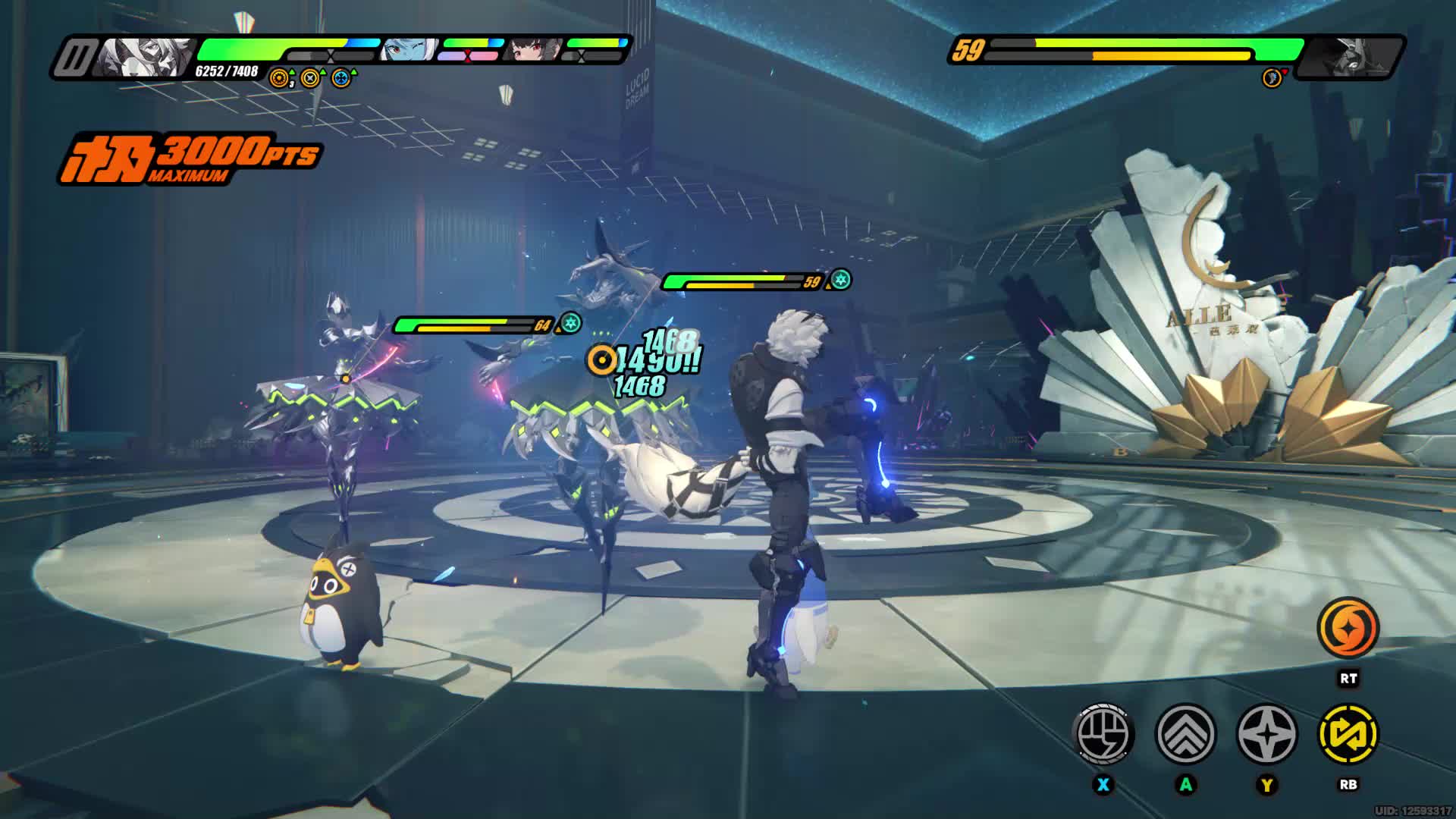1456x819 pixels.
Task: Activate the double-chevron dodge icon
Action: pyautogui.click(x=1185, y=734)
